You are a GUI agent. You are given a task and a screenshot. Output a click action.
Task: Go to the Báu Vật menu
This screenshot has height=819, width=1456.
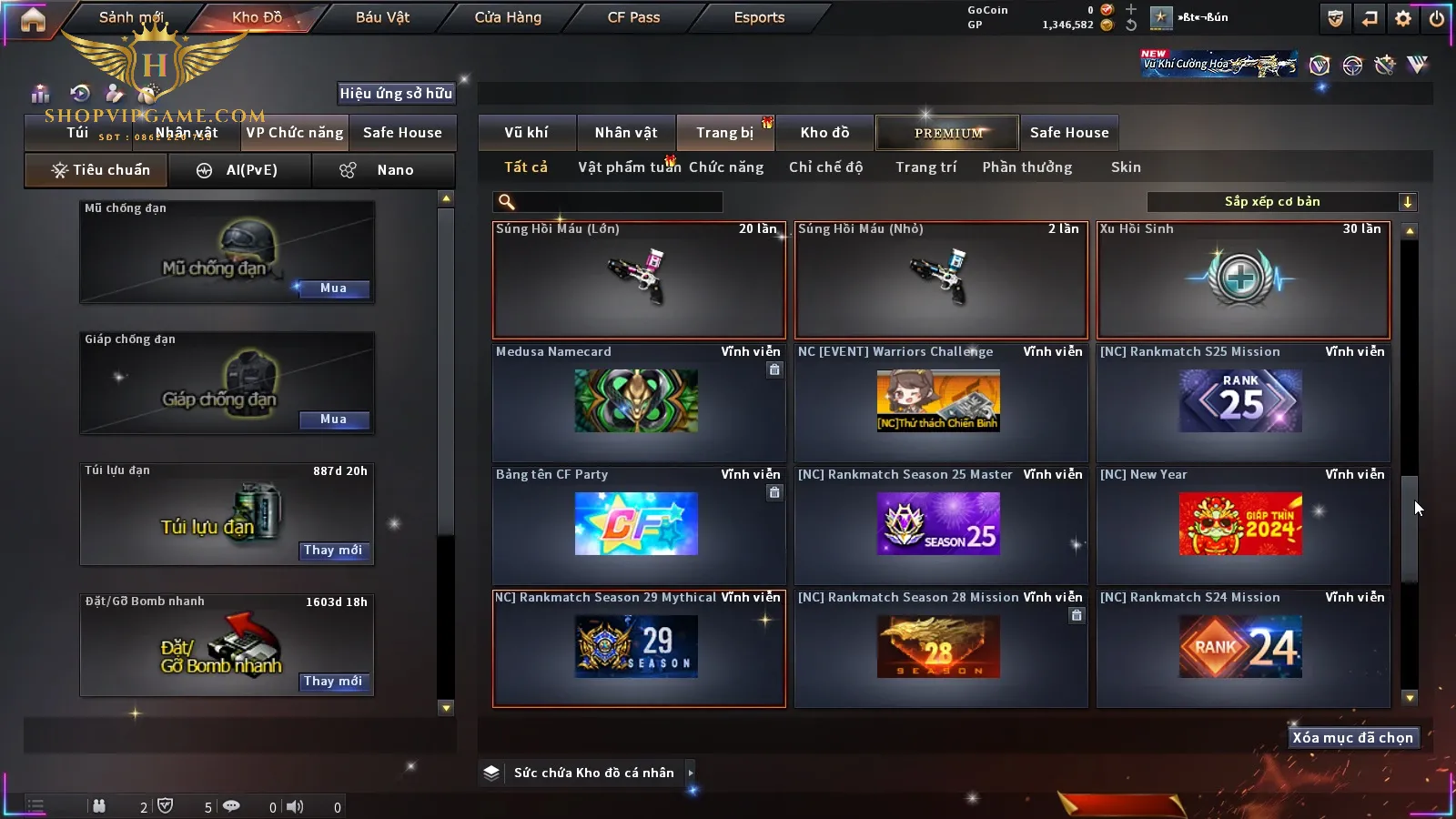[382, 17]
